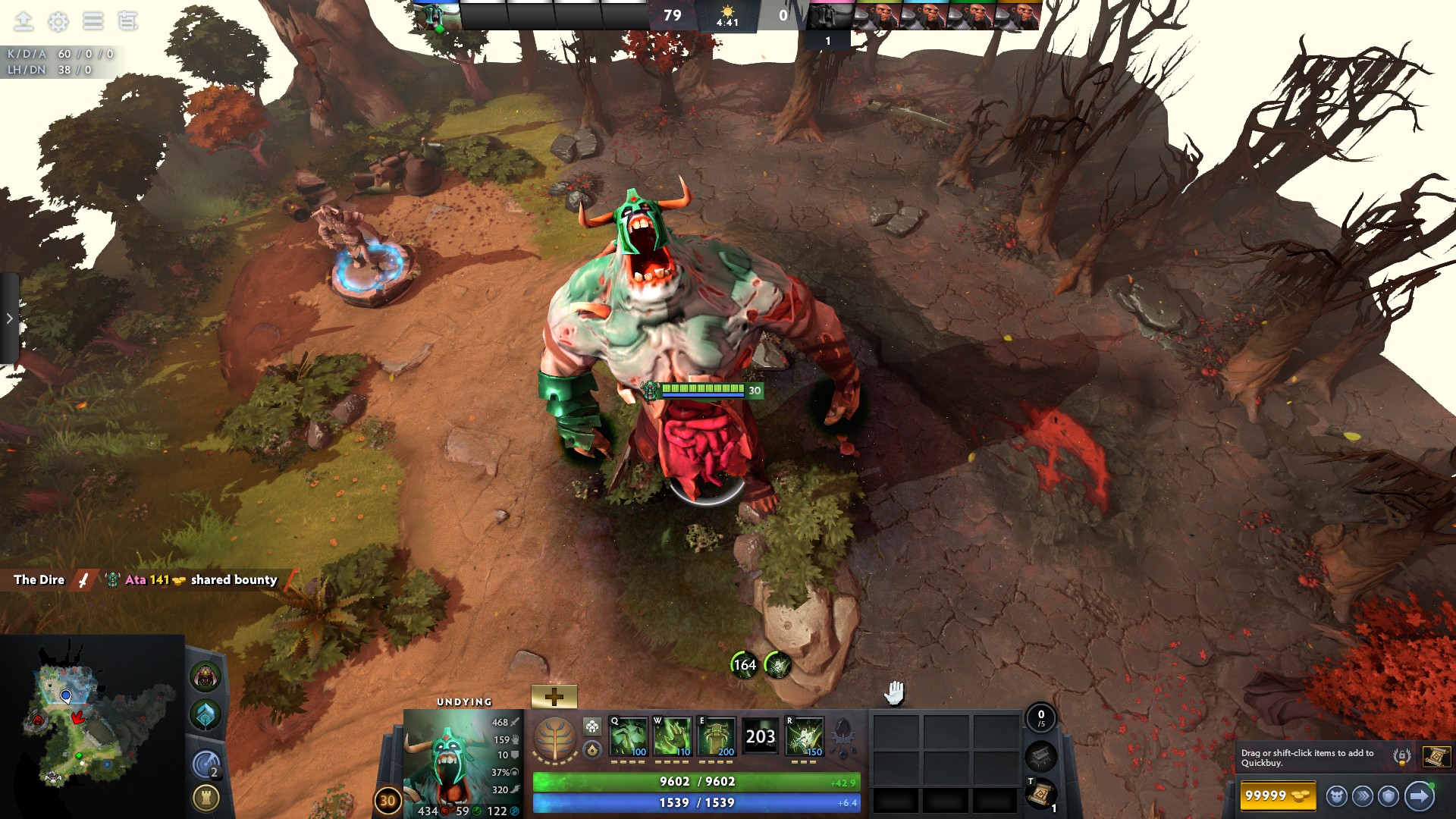Click the Town Portal Scroll slot
Screen dimensions: 1456x819
pyautogui.click(x=1040, y=793)
